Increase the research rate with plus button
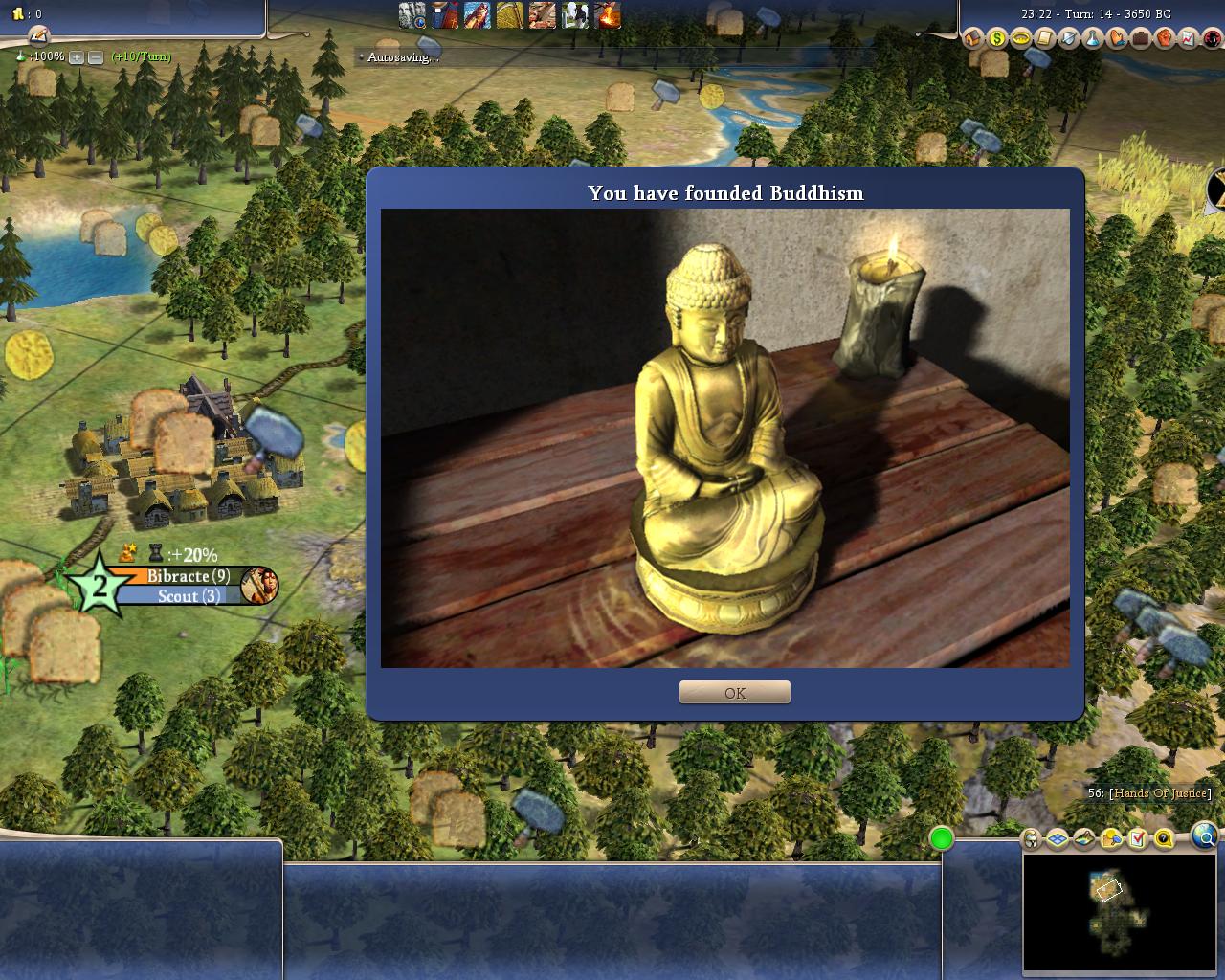 coord(77,57)
